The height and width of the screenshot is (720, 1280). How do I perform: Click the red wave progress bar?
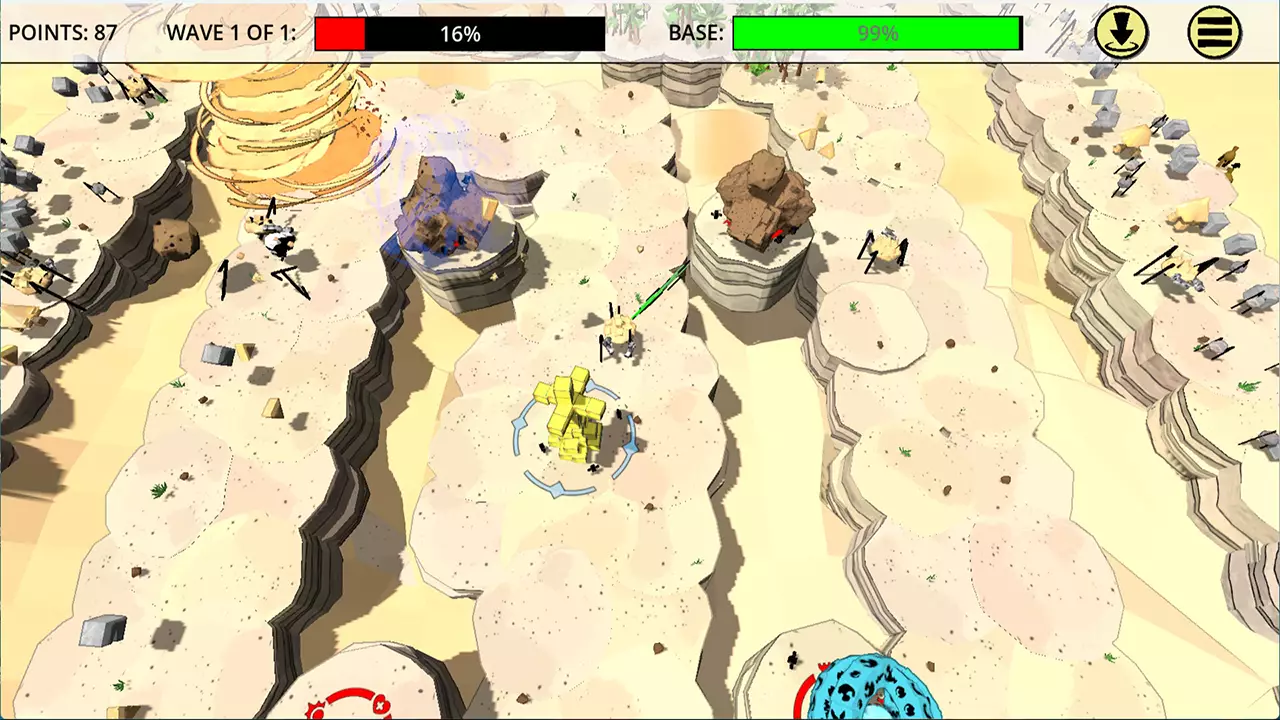pyautogui.click(x=340, y=33)
